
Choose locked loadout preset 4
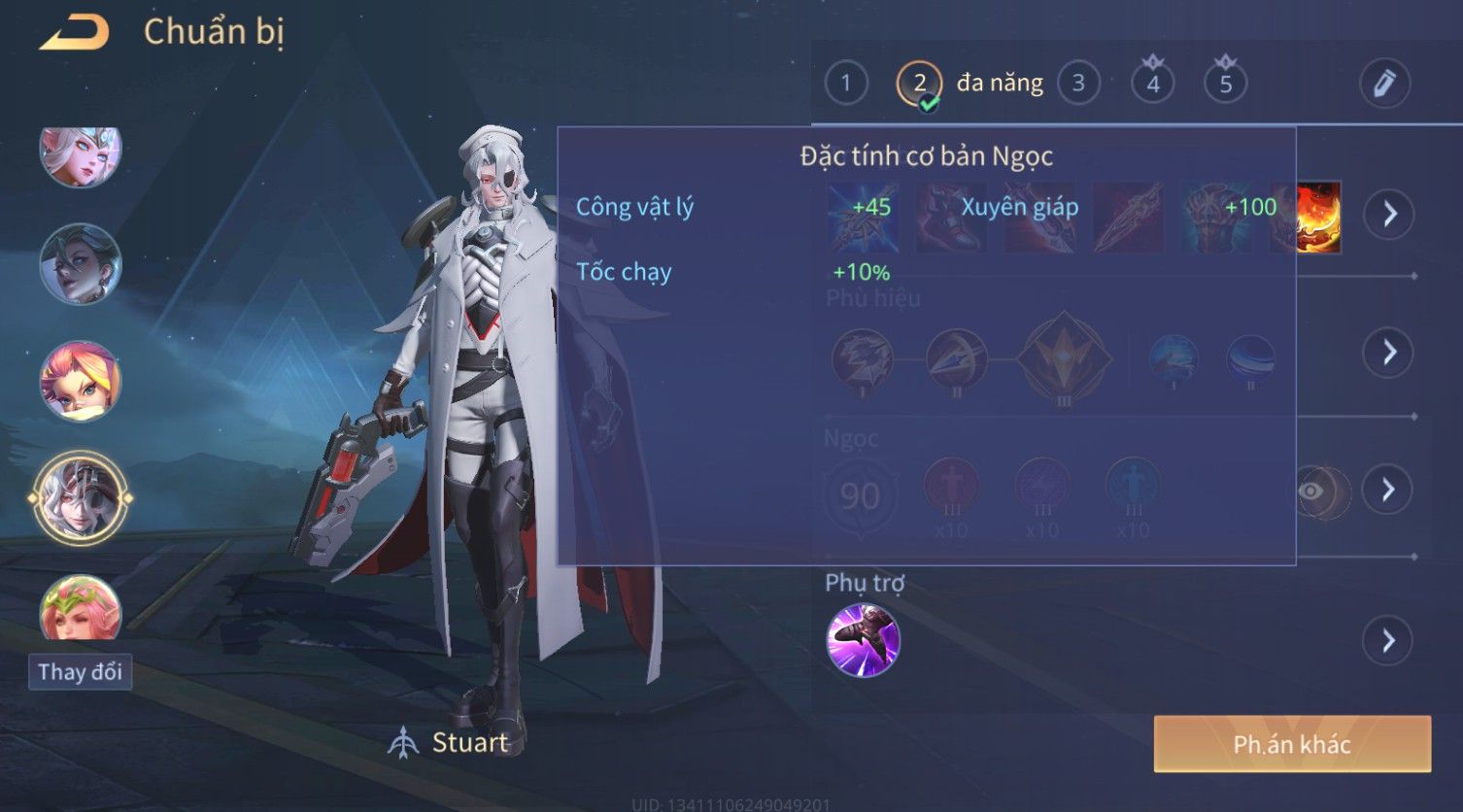(1152, 84)
